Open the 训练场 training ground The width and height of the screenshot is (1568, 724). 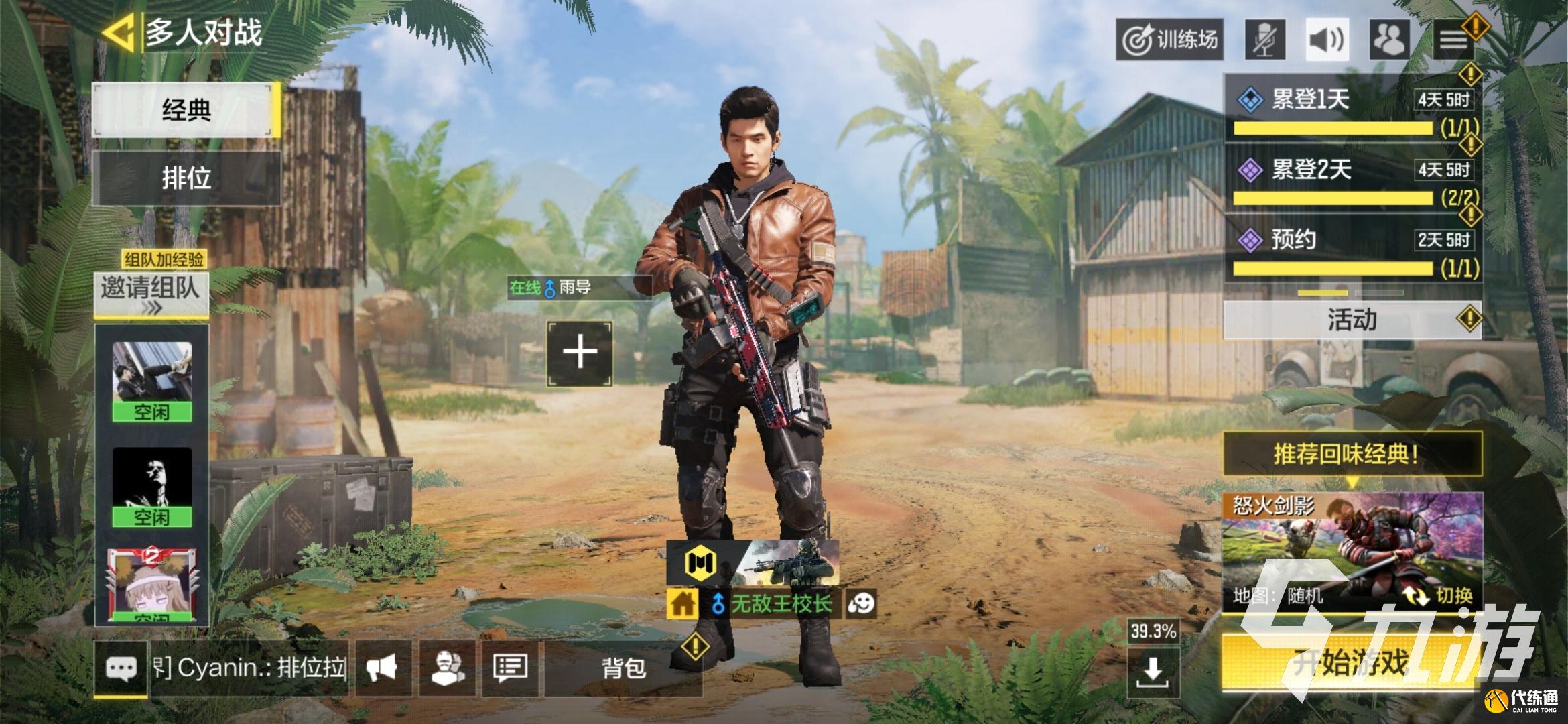(1169, 40)
